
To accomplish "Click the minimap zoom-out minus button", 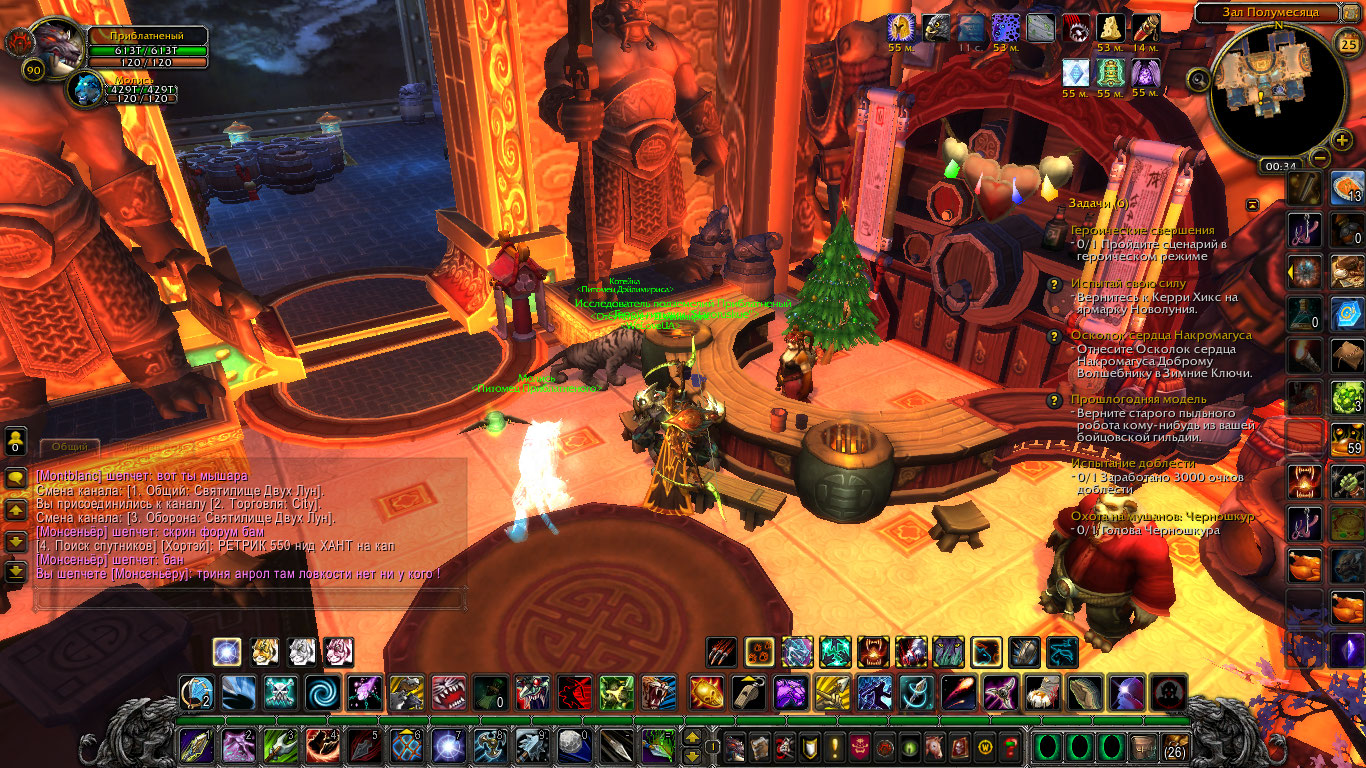I will pos(1320,157).
